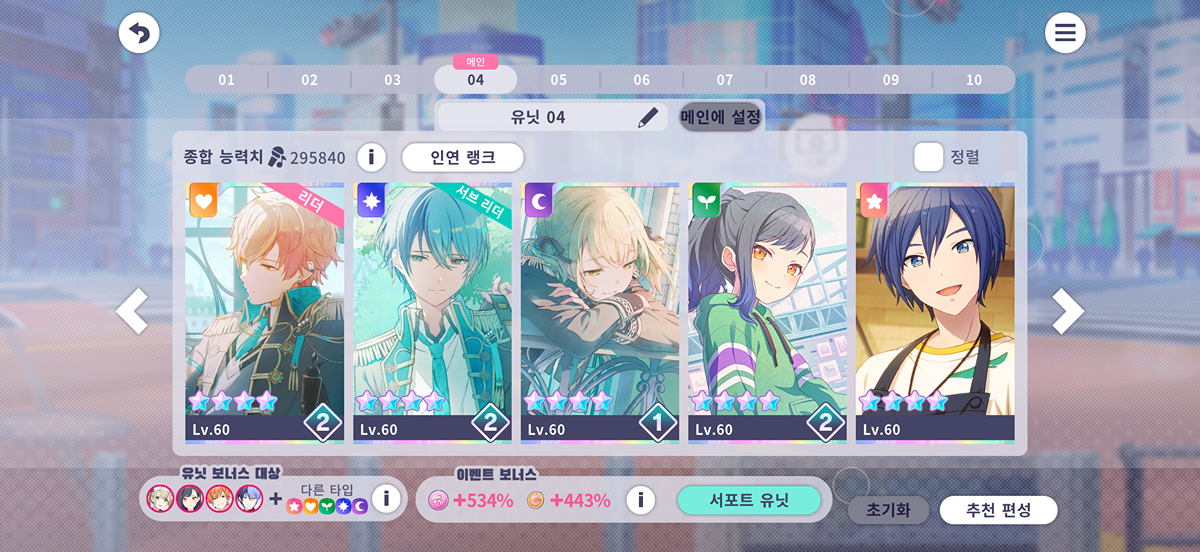Open 인연 랭크 rank screen
This screenshot has height=552, width=1200.
click(x=463, y=157)
